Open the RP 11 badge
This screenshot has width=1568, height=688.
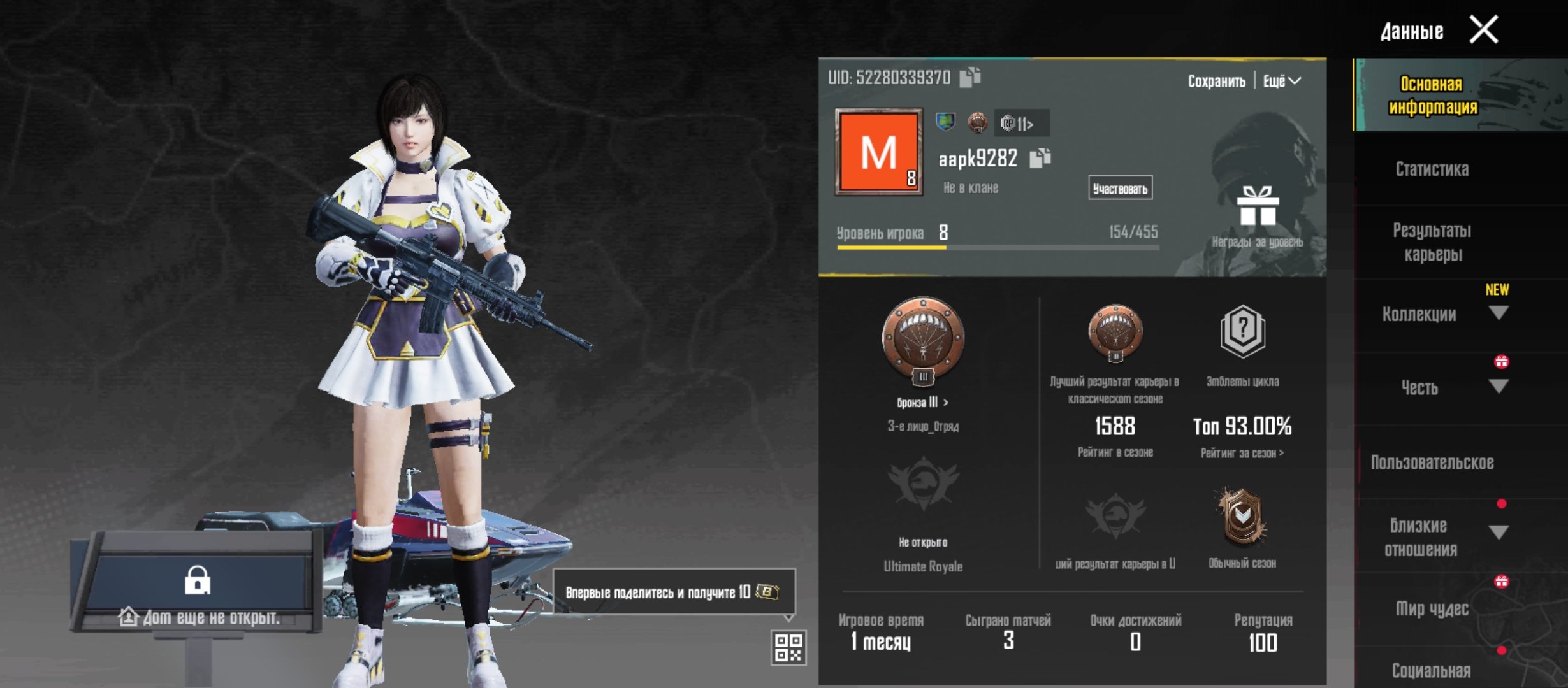(1021, 124)
